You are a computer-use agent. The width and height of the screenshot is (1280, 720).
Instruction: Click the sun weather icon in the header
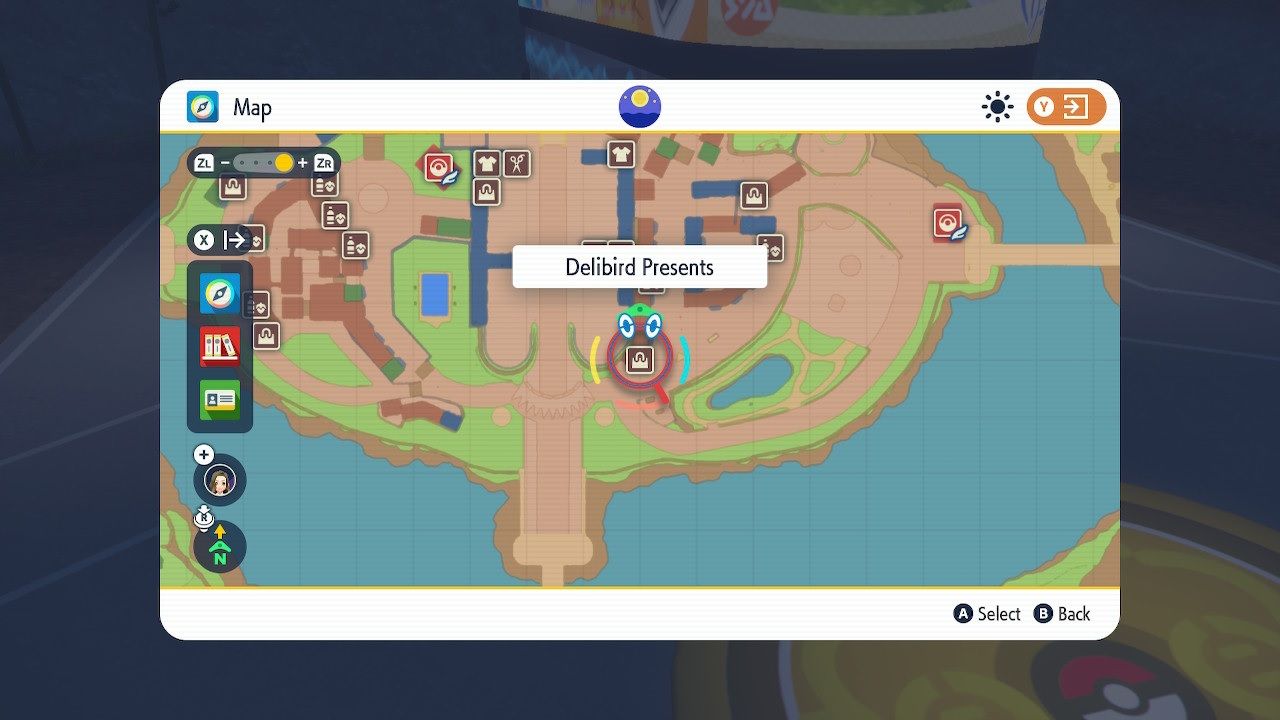pyautogui.click(x=997, y=106)
